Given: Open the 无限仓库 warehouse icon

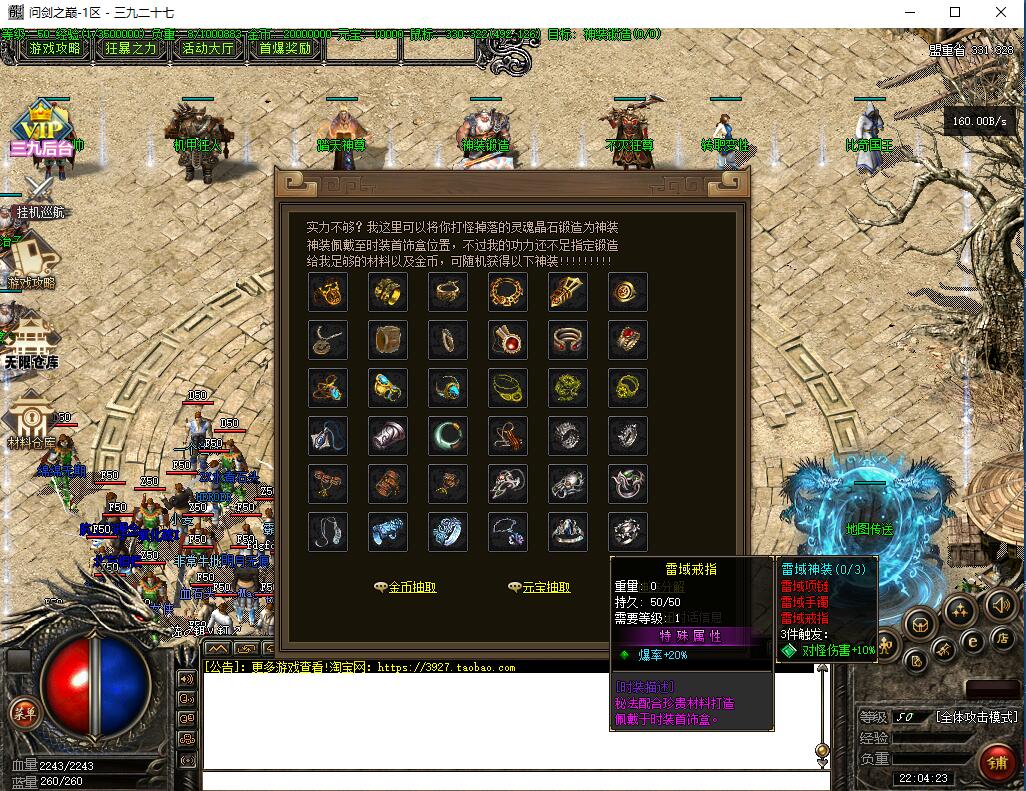Looking at the screenshot, I should click(x=32, y=343).
